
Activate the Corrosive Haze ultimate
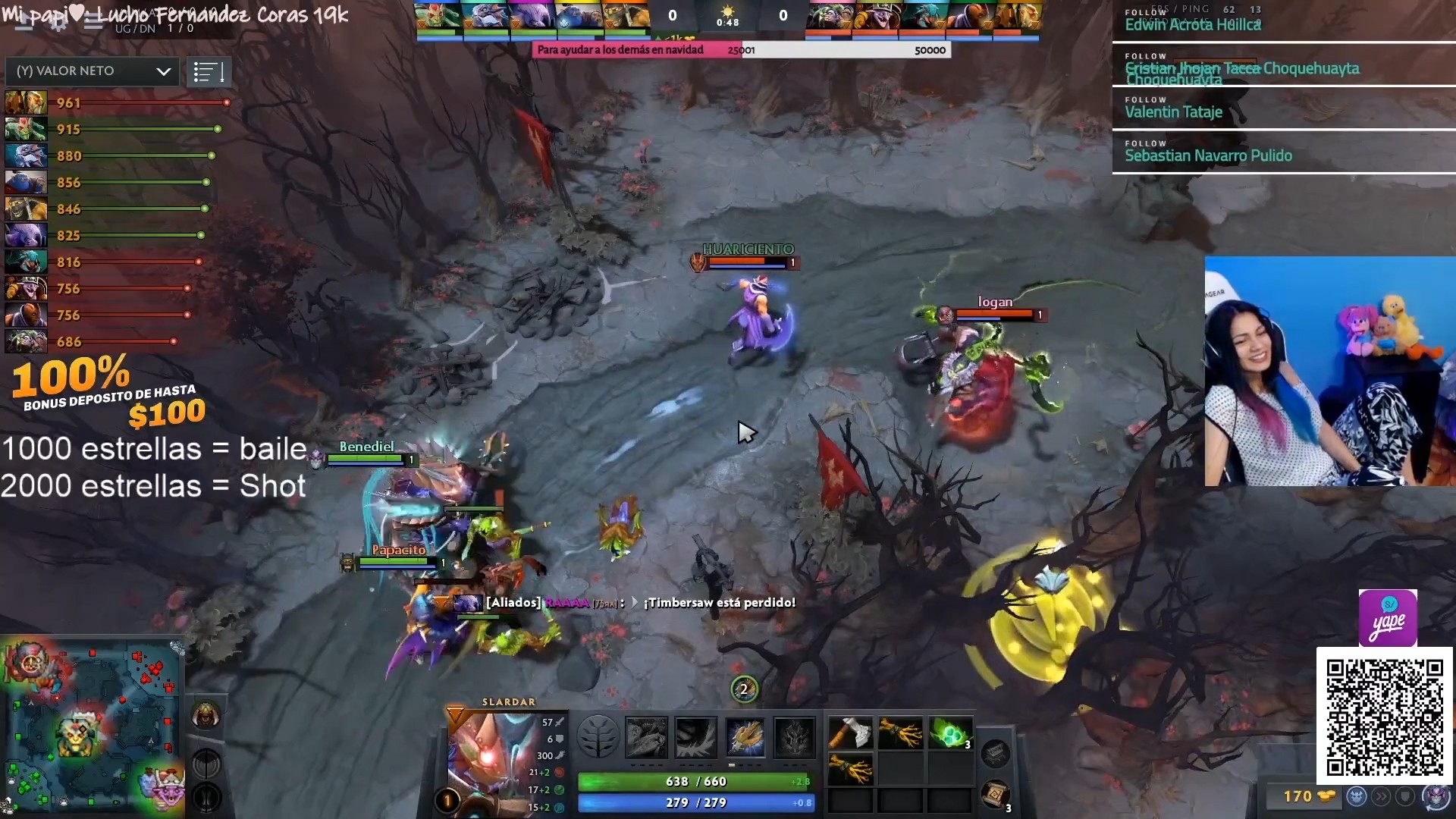click(794, 737)
